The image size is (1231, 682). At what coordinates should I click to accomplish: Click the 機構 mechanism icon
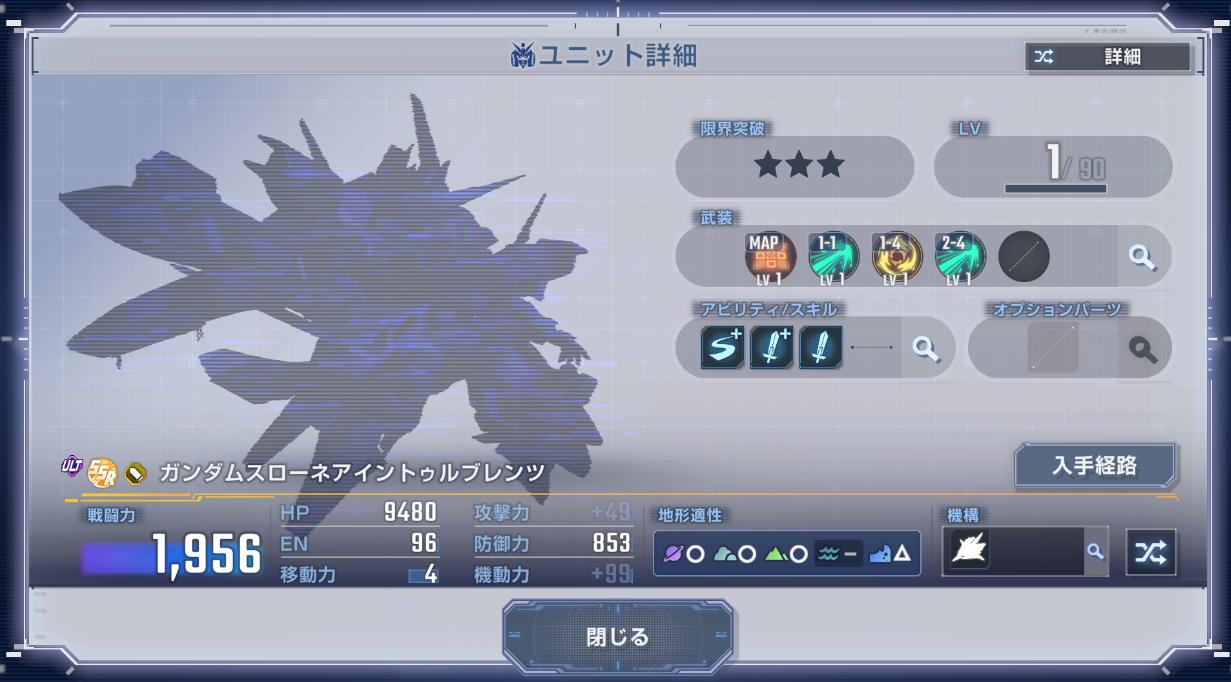pyautogui.click(x=968, y=551)
